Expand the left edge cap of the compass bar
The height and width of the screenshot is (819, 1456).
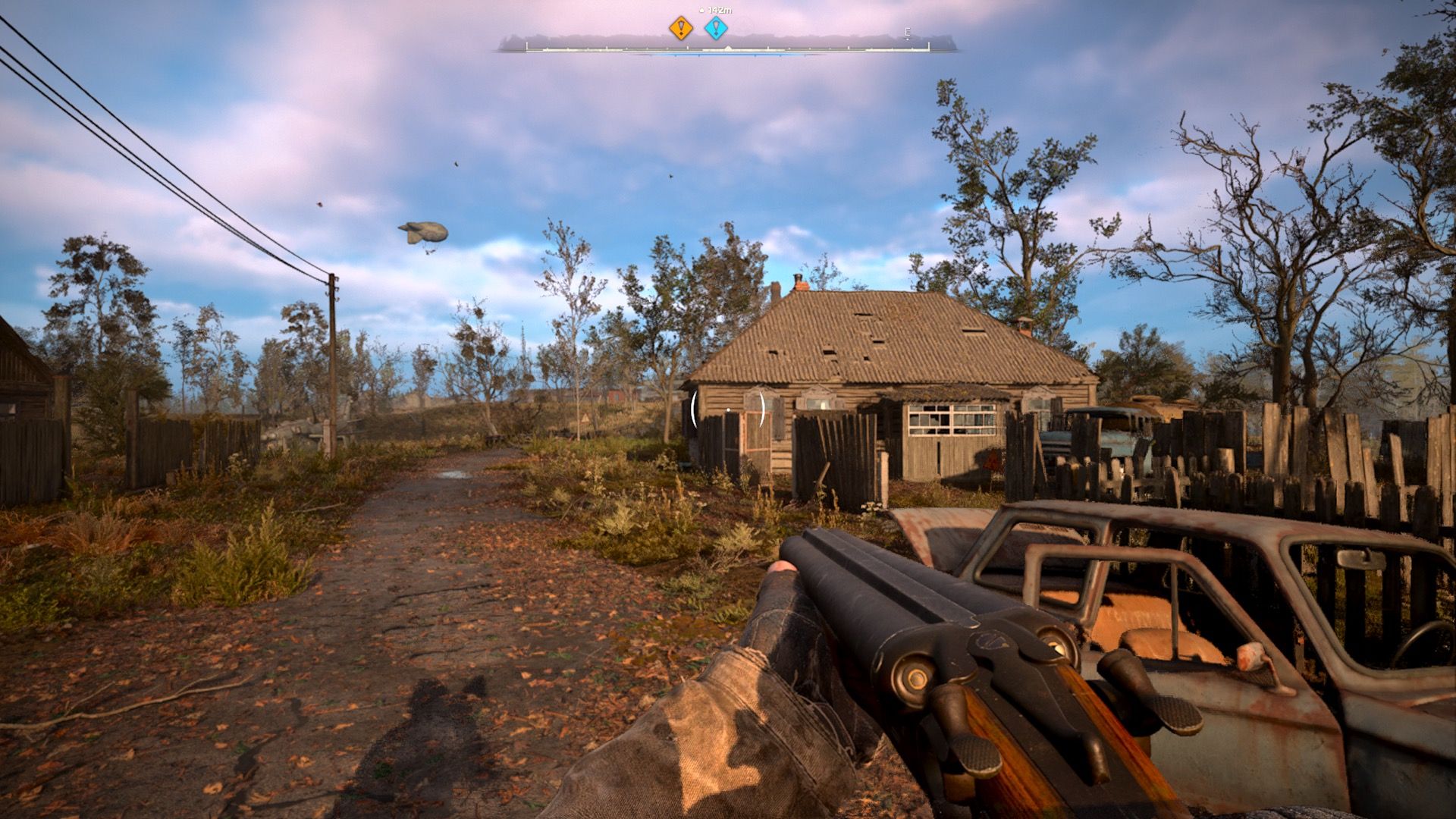pos(528,47)
